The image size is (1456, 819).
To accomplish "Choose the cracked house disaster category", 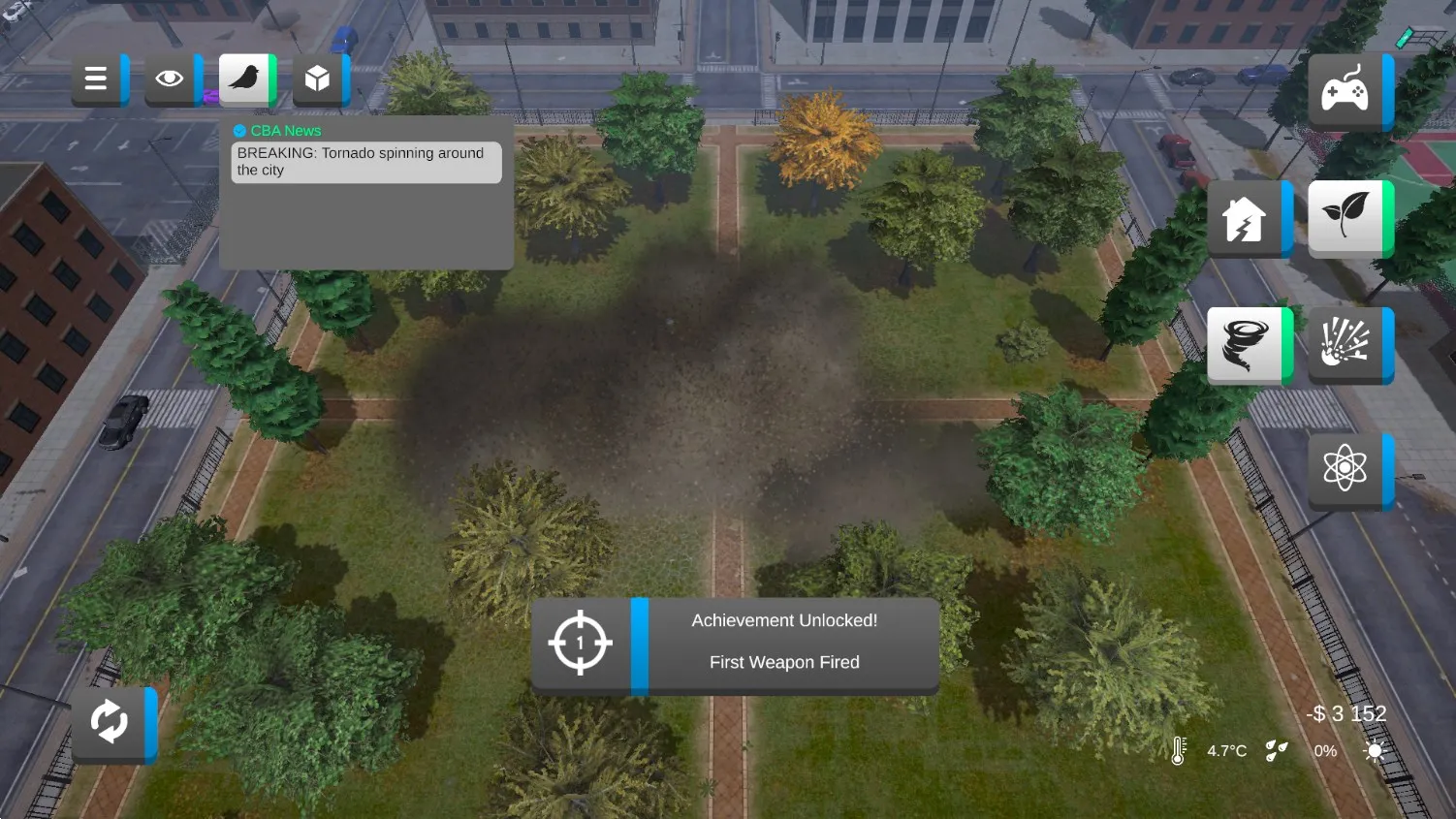I will (1245, 219).
